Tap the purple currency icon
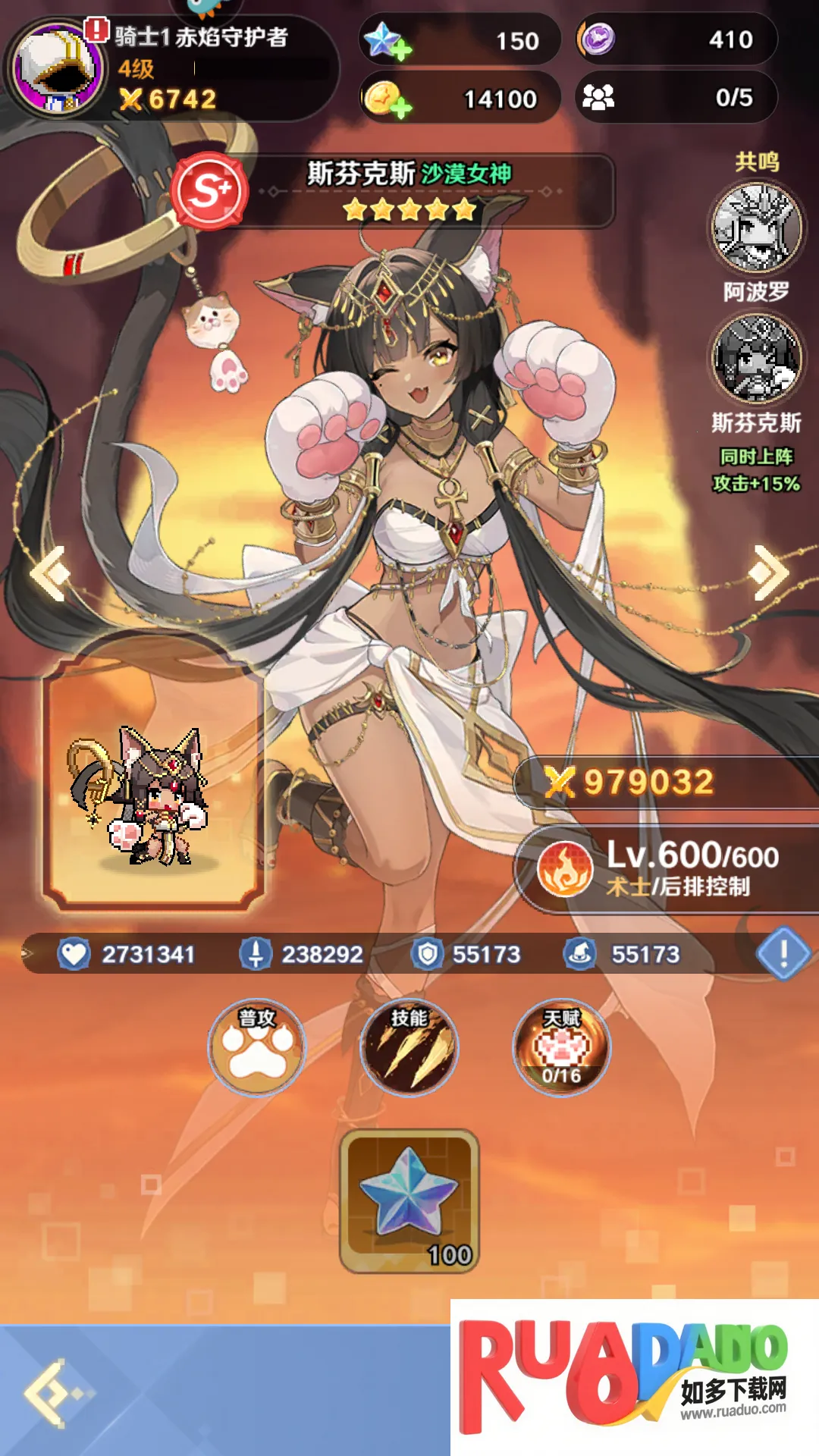The height and width of the screenshot is (1456, 819). click(597, 39)
